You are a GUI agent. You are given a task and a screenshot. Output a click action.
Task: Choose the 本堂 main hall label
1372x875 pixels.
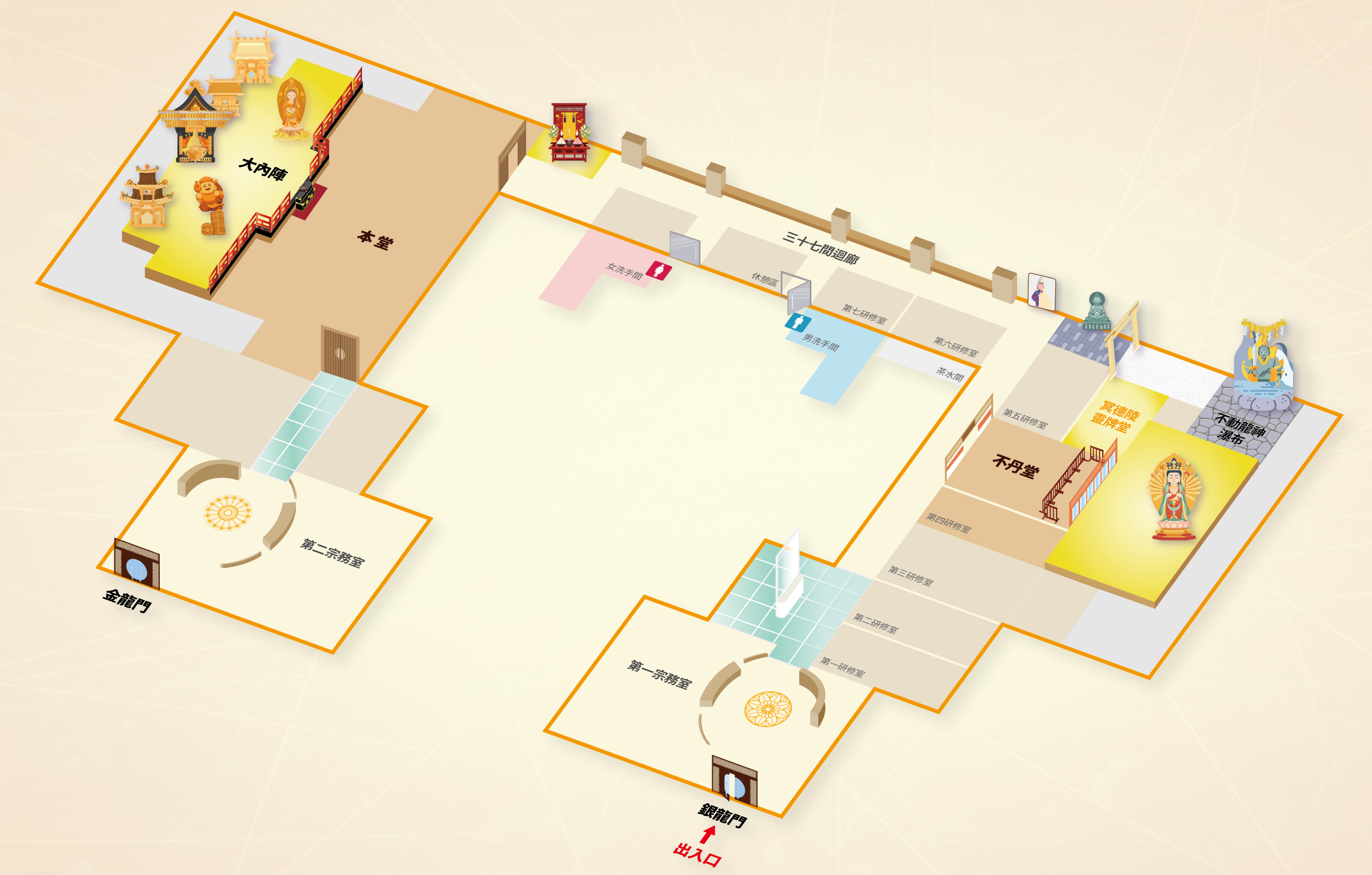374,240
